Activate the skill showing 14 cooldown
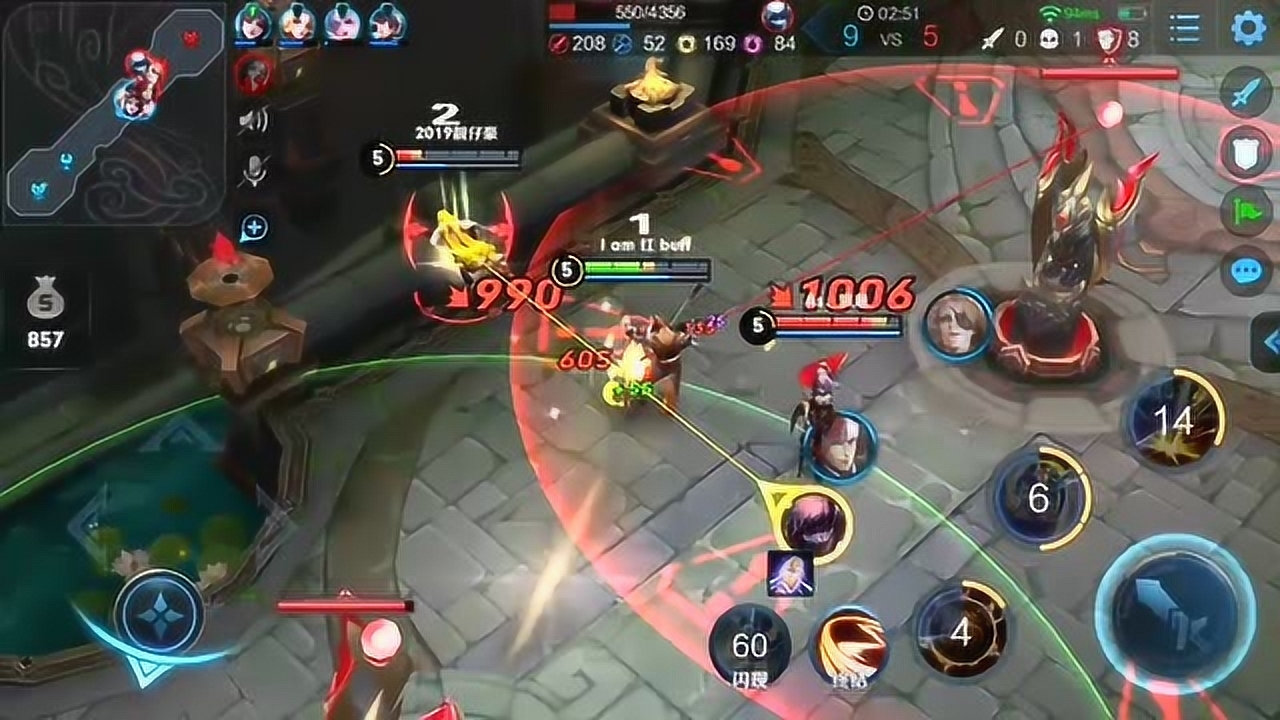Viewport: 1280px width, 720px height. [x=1174, y=421]
